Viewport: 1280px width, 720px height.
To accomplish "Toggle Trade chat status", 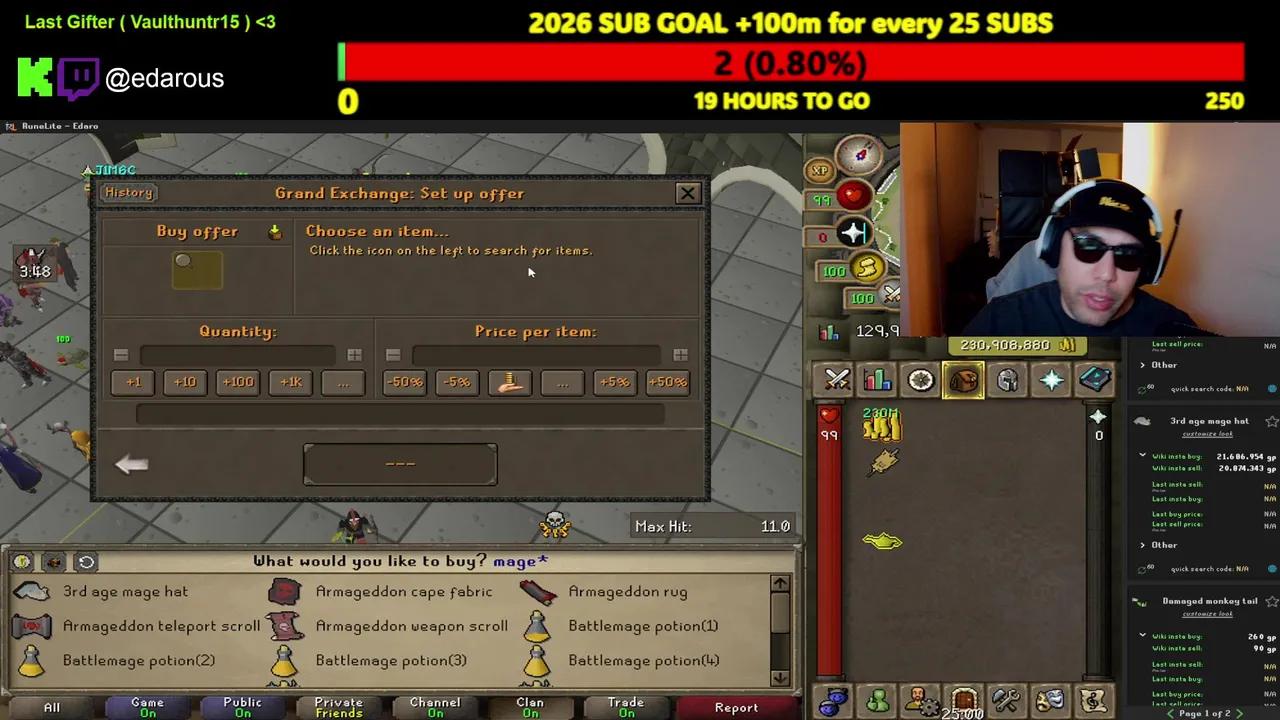I will coord(625,706).
